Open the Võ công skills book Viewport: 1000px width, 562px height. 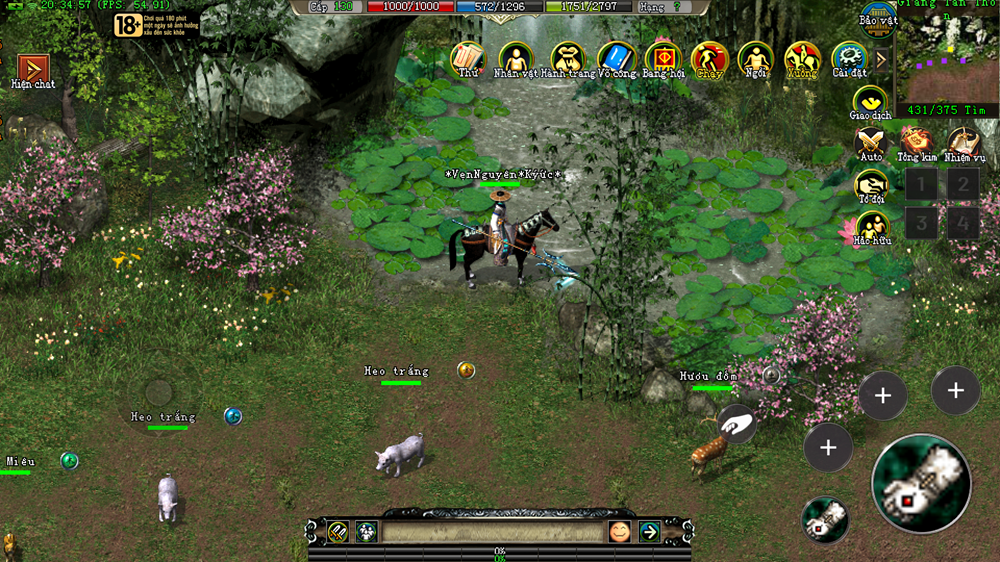click(617, 57)
